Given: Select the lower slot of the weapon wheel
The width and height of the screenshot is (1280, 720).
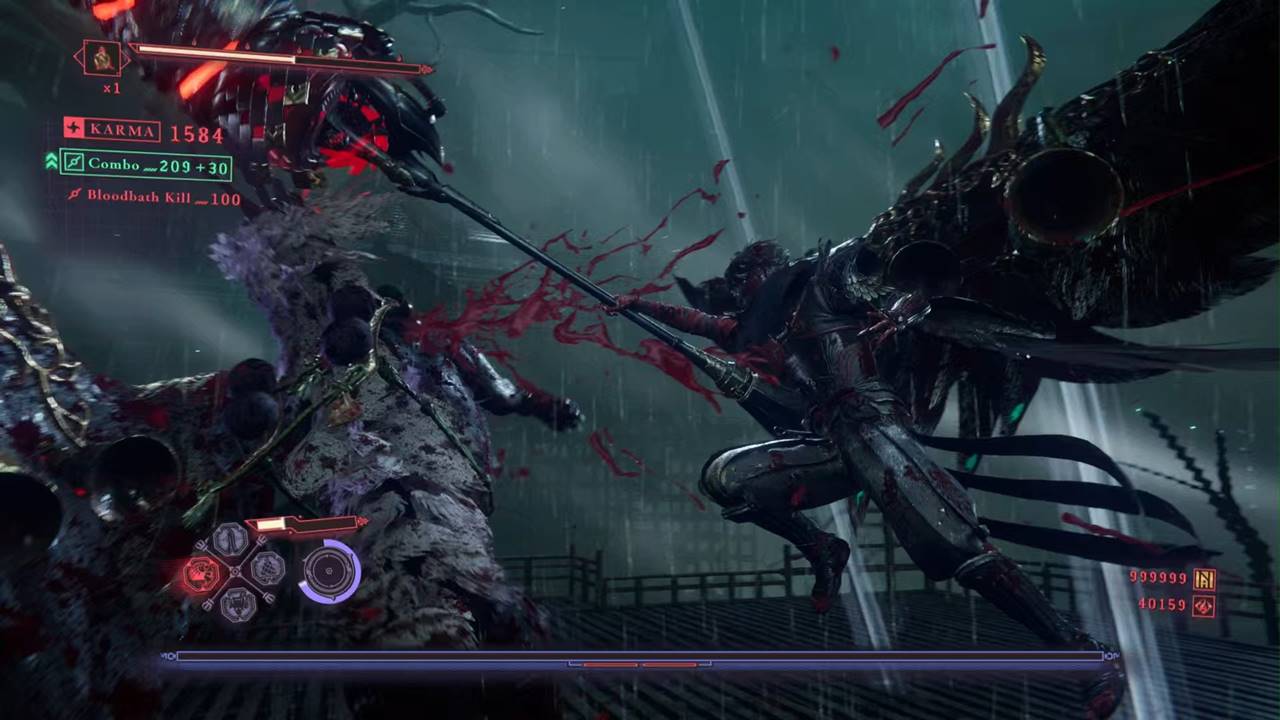Looking at the screenshot, I should [x=236, y=604].
